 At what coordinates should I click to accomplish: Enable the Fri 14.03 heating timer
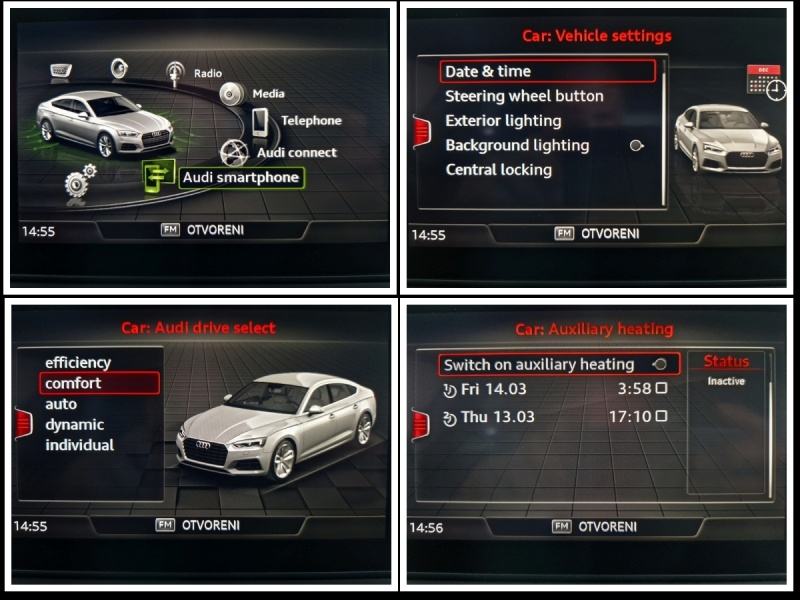point(660,388)
